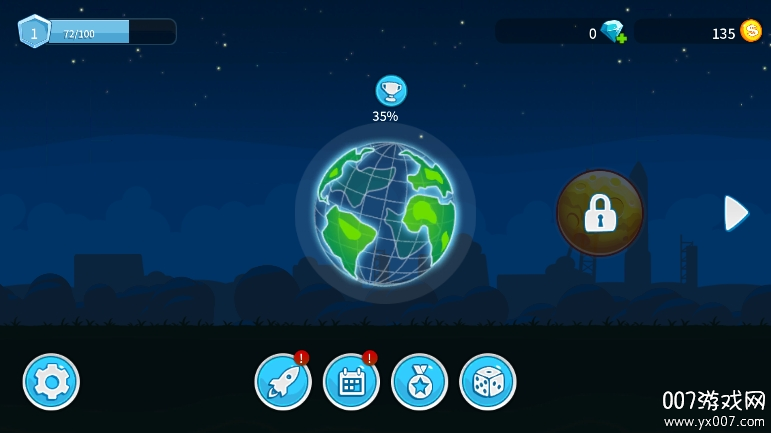771x433 pixels.
Task: Select the Earth planet level
Action: 385,213
